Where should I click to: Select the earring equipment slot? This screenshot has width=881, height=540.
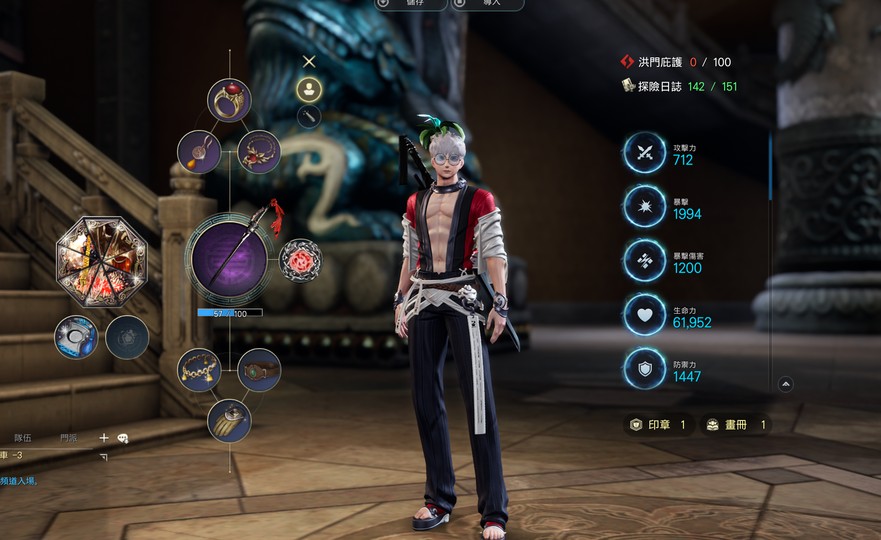click(x=199, y=151)
